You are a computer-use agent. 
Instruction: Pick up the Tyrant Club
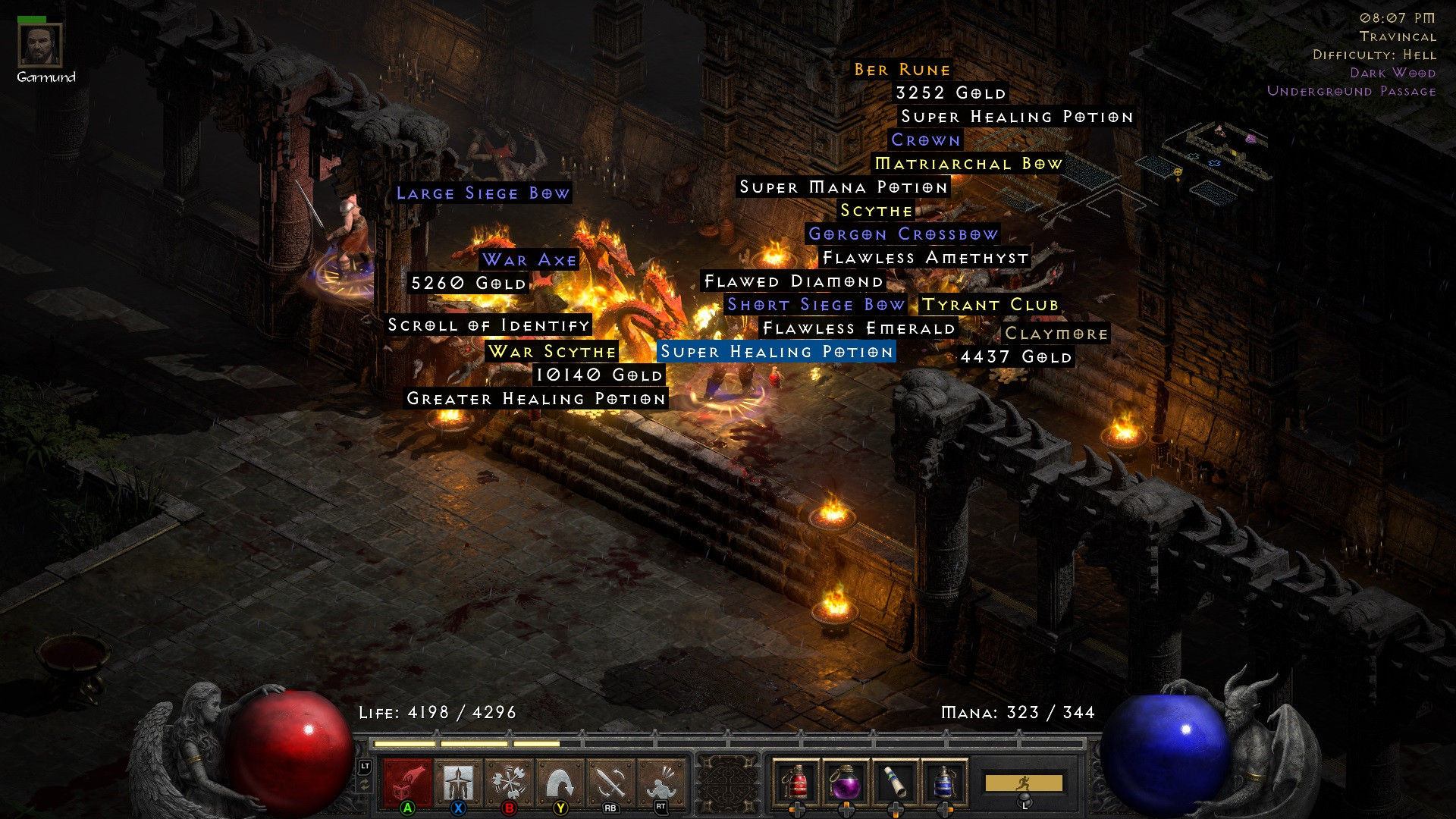[x=990, y=305]
